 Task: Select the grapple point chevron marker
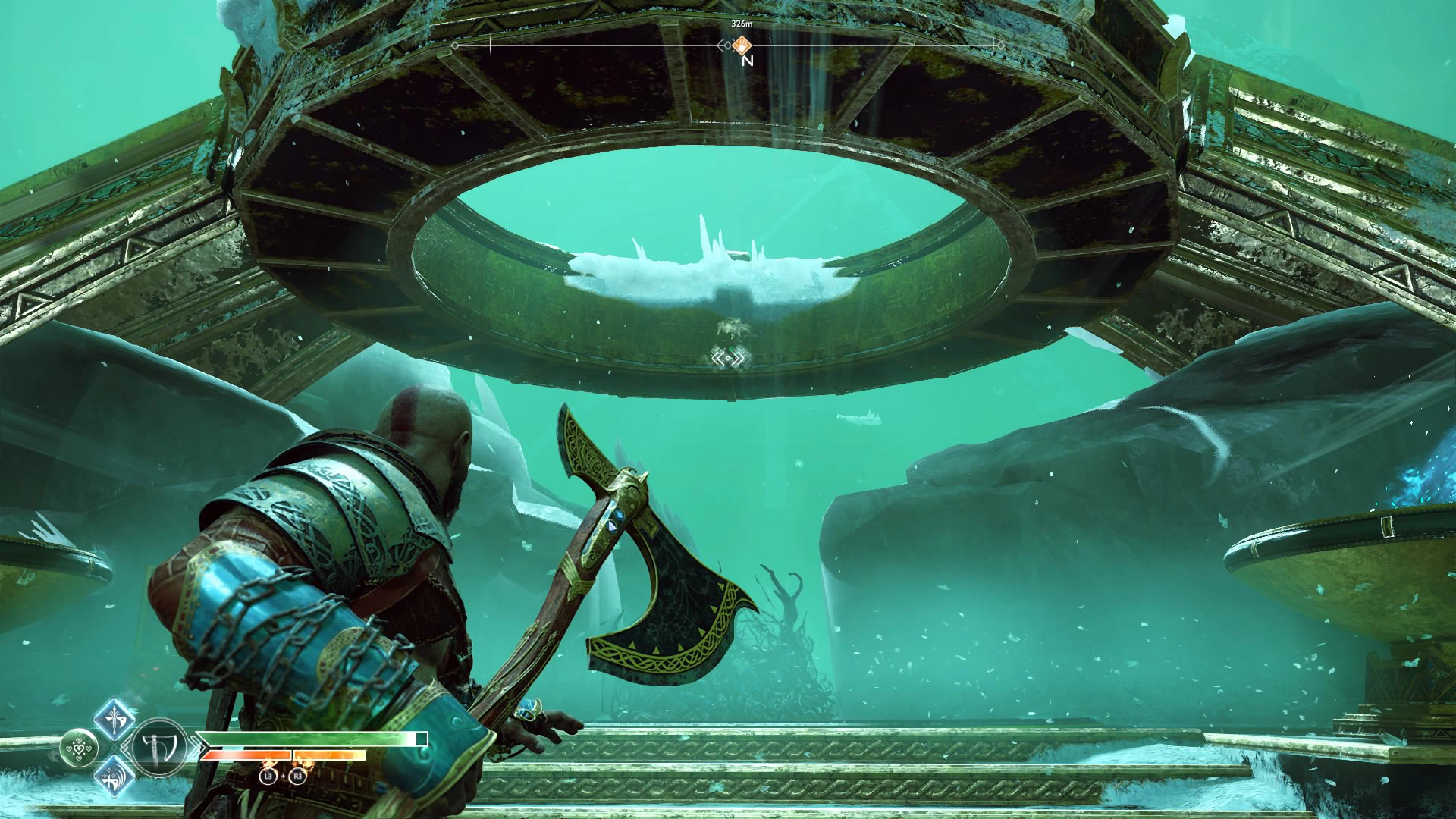[728, 358]
